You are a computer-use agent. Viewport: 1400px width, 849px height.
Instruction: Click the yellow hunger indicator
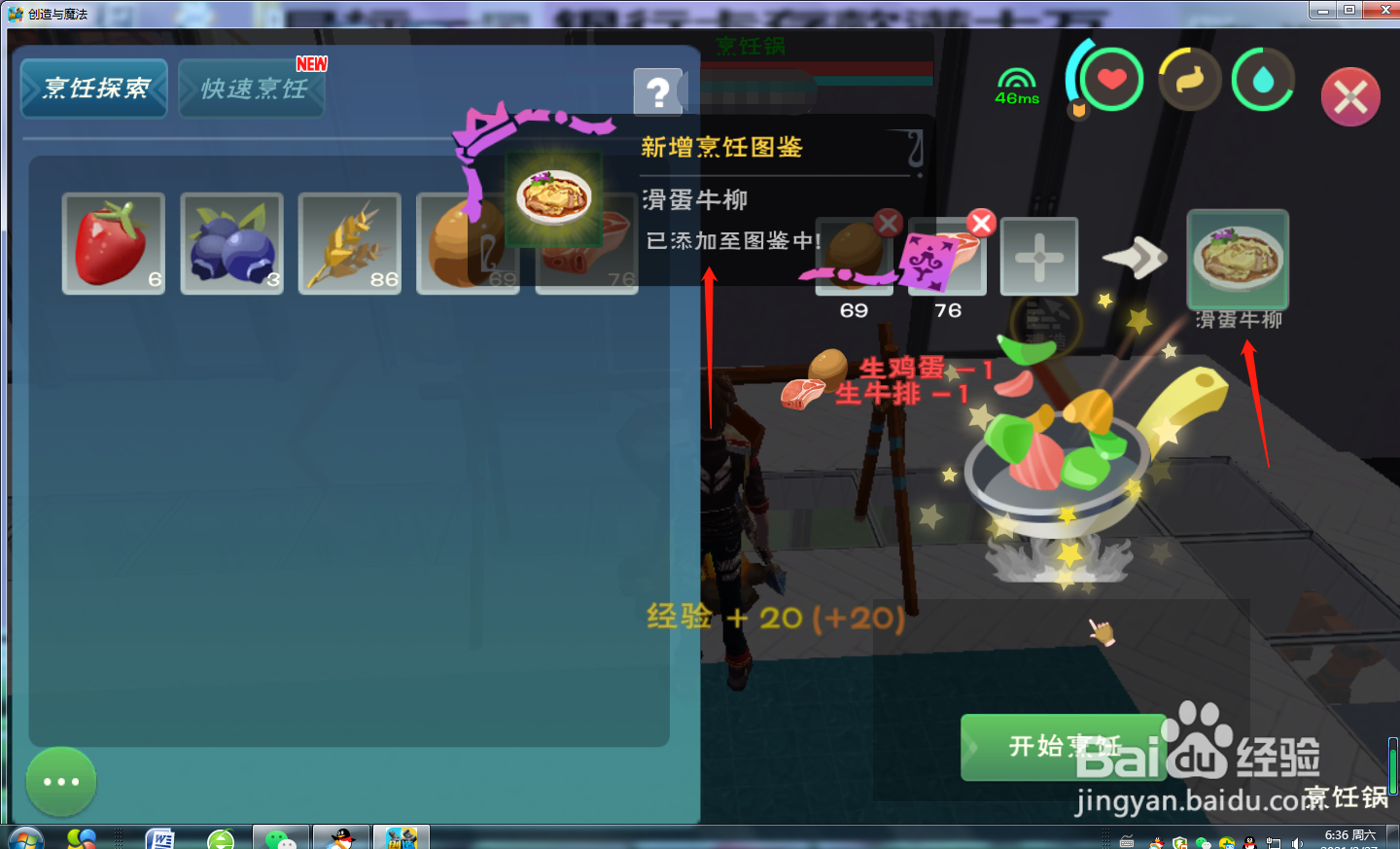[1188, 78]
